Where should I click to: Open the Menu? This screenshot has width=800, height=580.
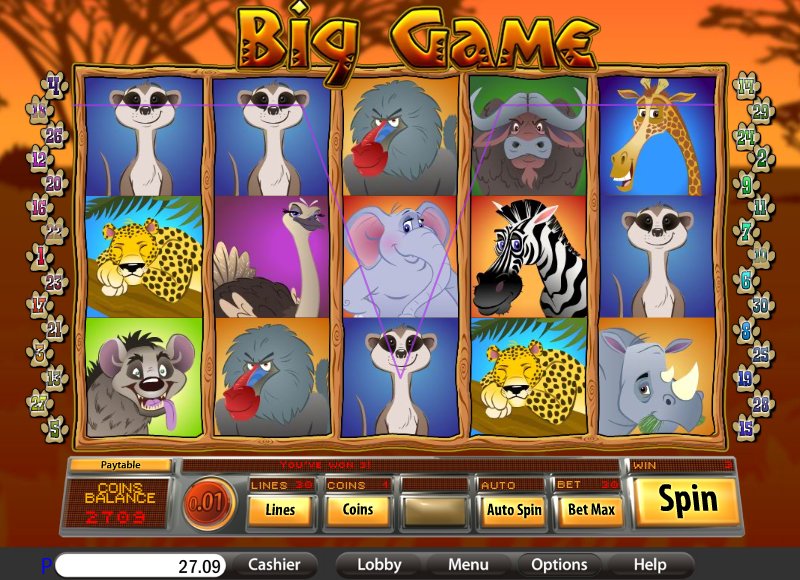click(468, 565)
